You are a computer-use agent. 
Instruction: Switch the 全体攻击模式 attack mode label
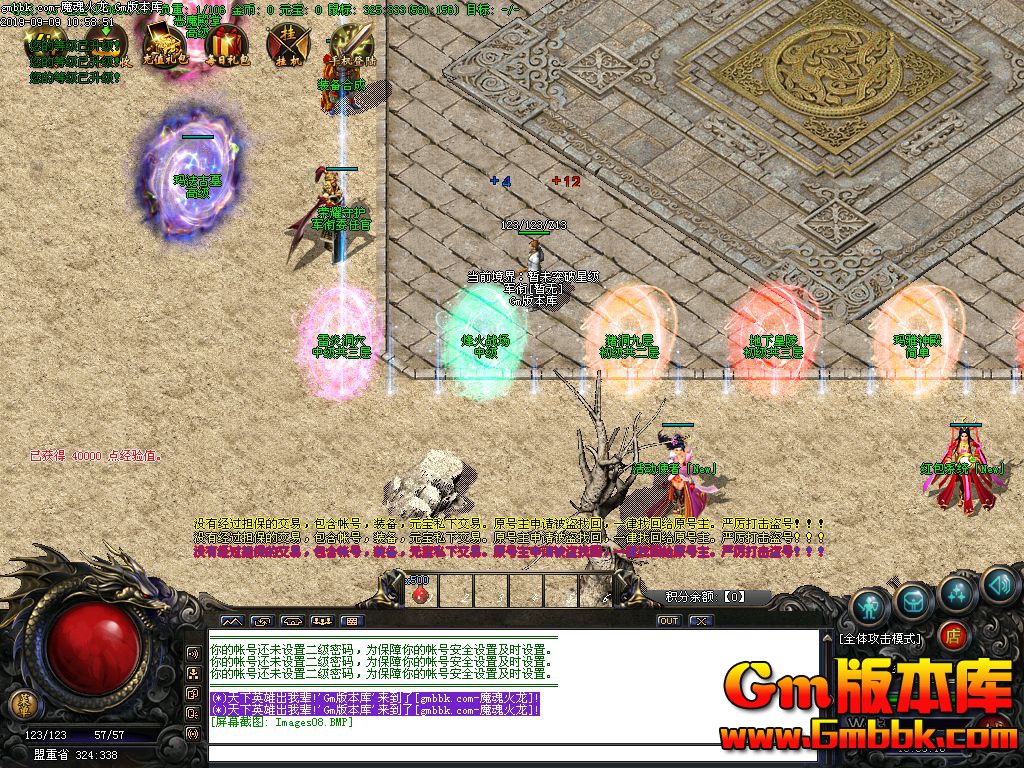[x=880, y=637]
